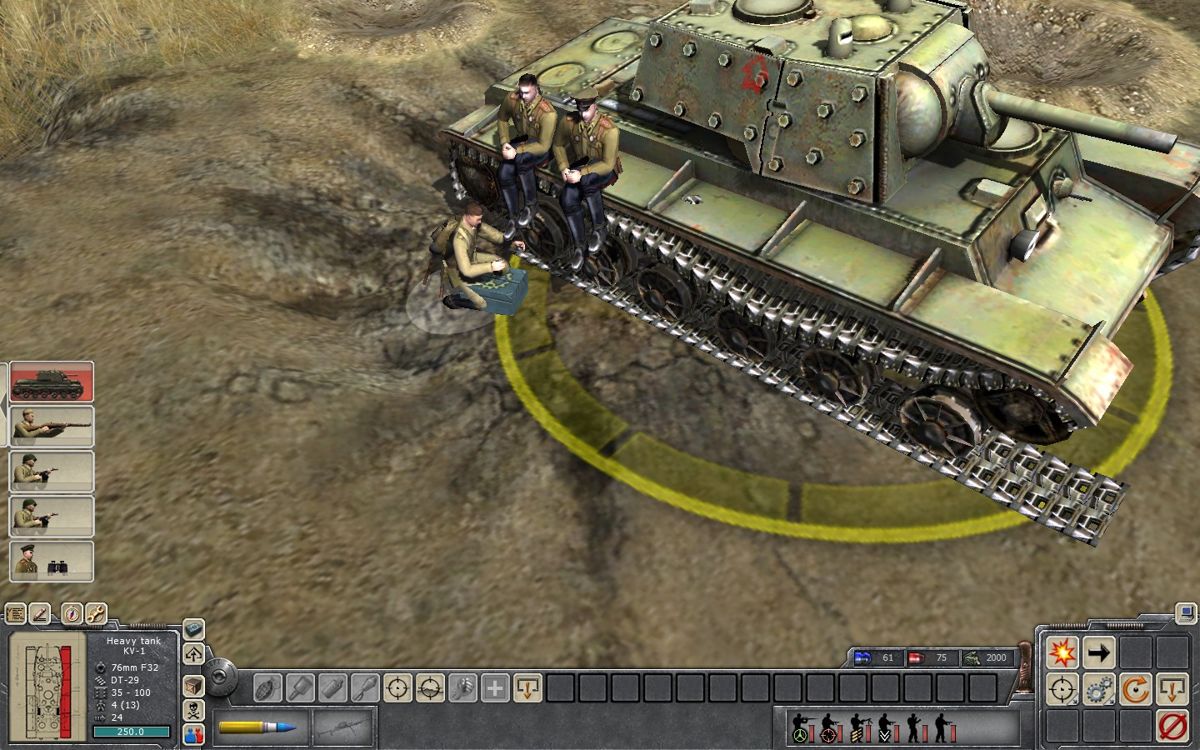Click the red cancel circle command

(1172, 725)
